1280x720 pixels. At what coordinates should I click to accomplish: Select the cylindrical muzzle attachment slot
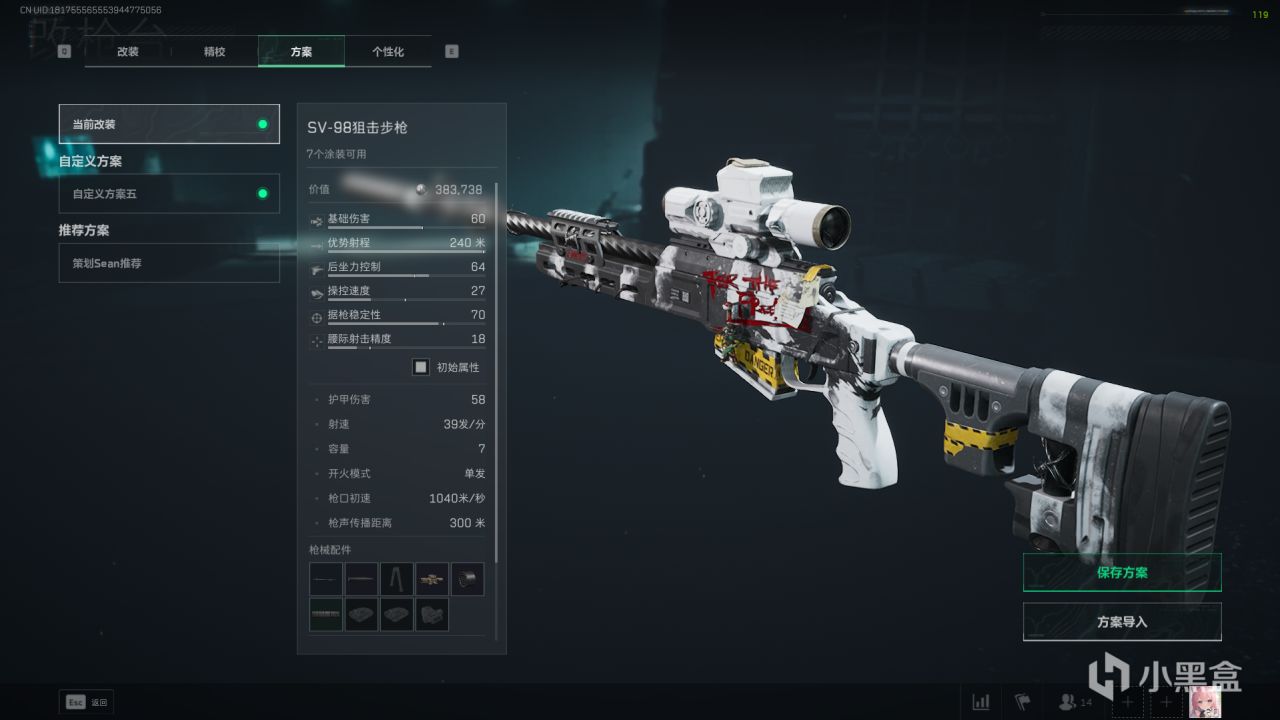467,579
